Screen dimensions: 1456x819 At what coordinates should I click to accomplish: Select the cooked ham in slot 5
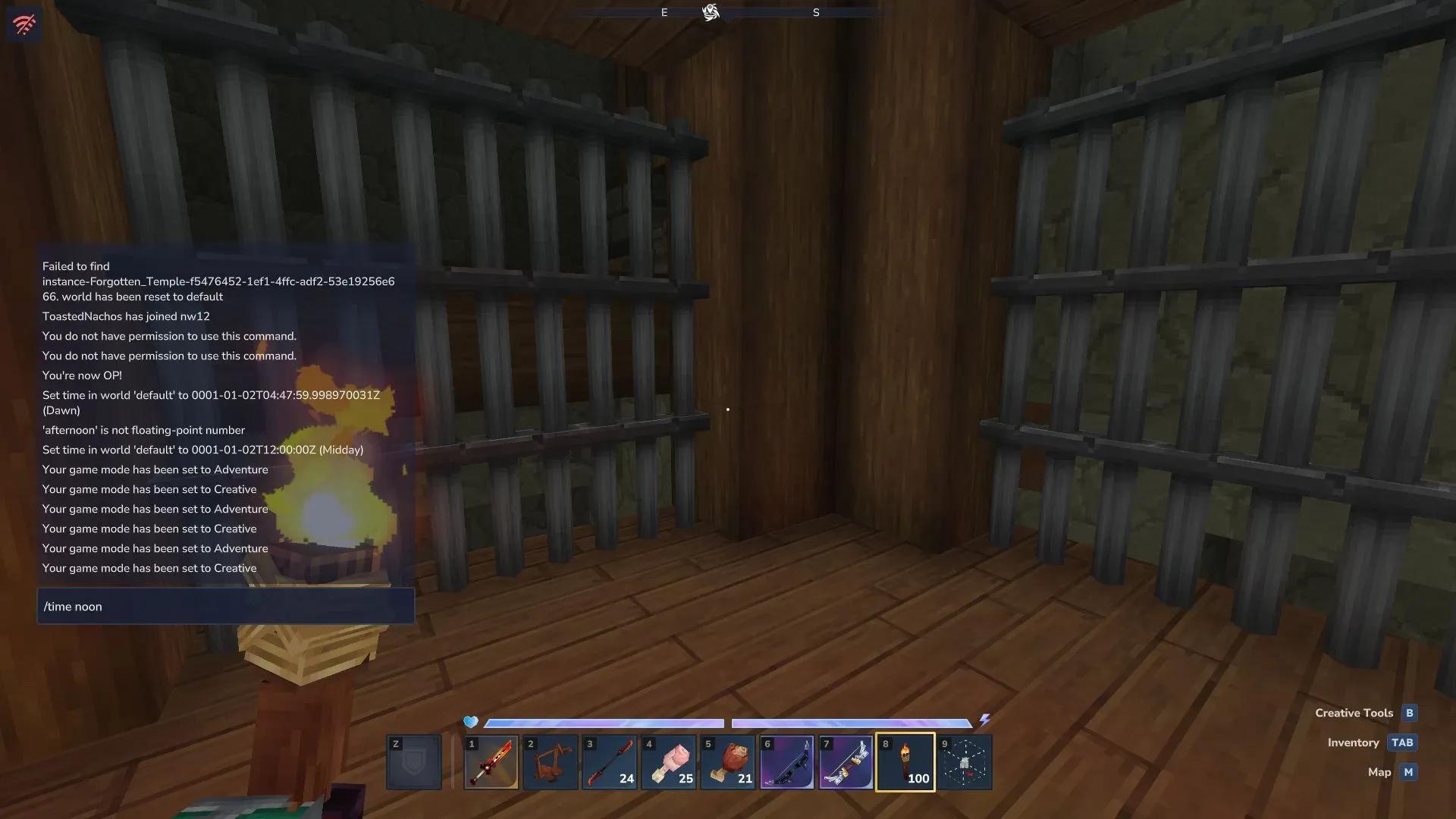pos(727,761)
